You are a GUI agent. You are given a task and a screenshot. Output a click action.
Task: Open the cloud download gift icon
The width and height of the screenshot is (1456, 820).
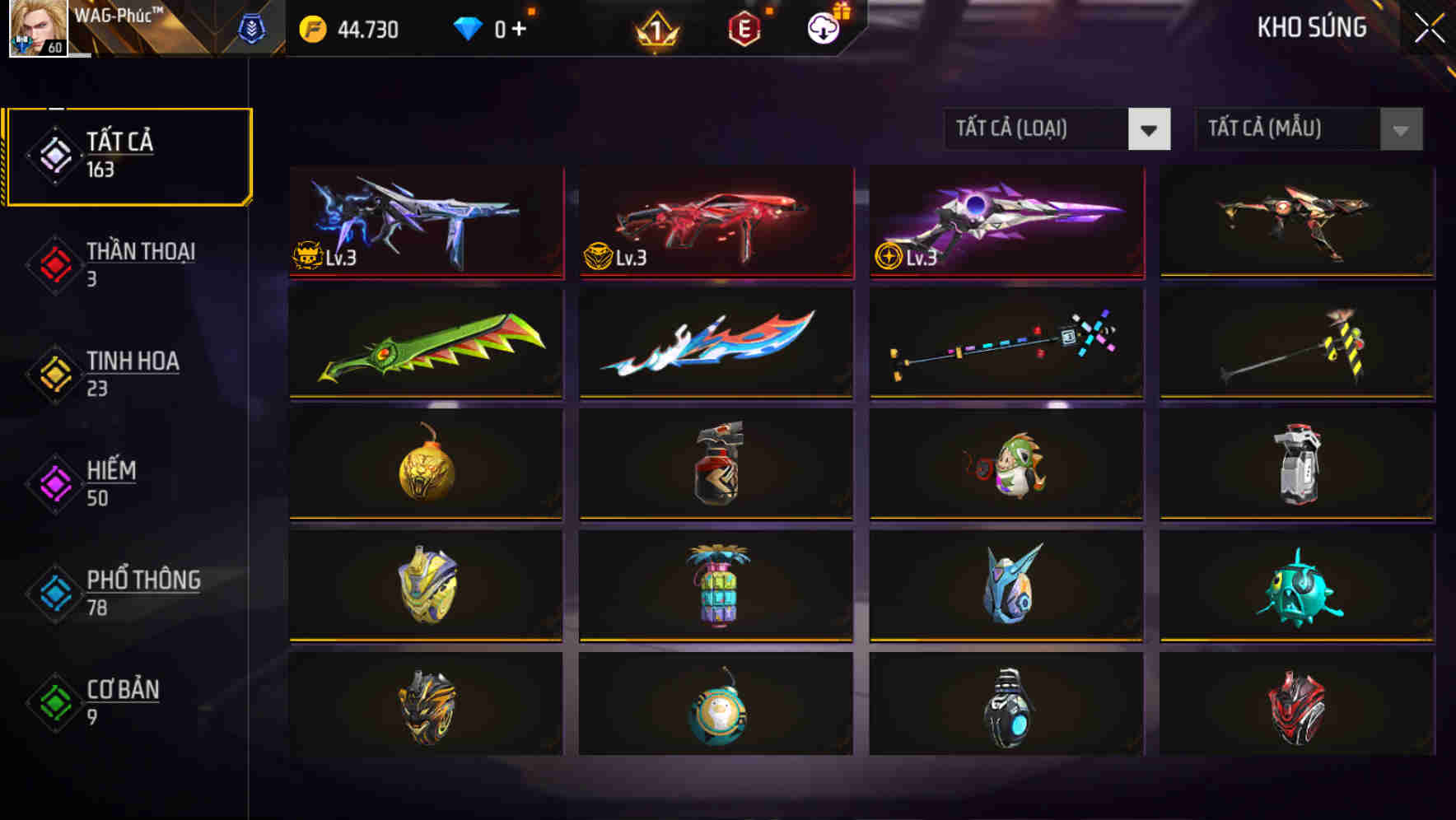click(x=822, y=27)
